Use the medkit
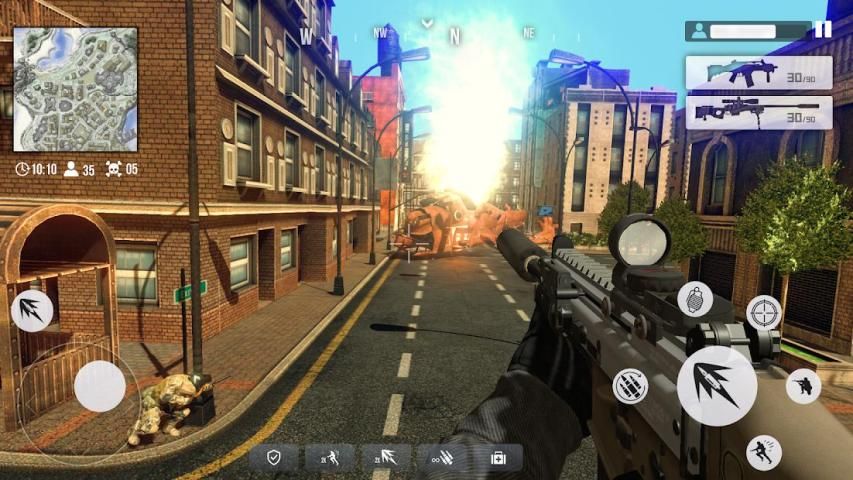The width and height of the screenshot is (853, 480). [497, 458]
